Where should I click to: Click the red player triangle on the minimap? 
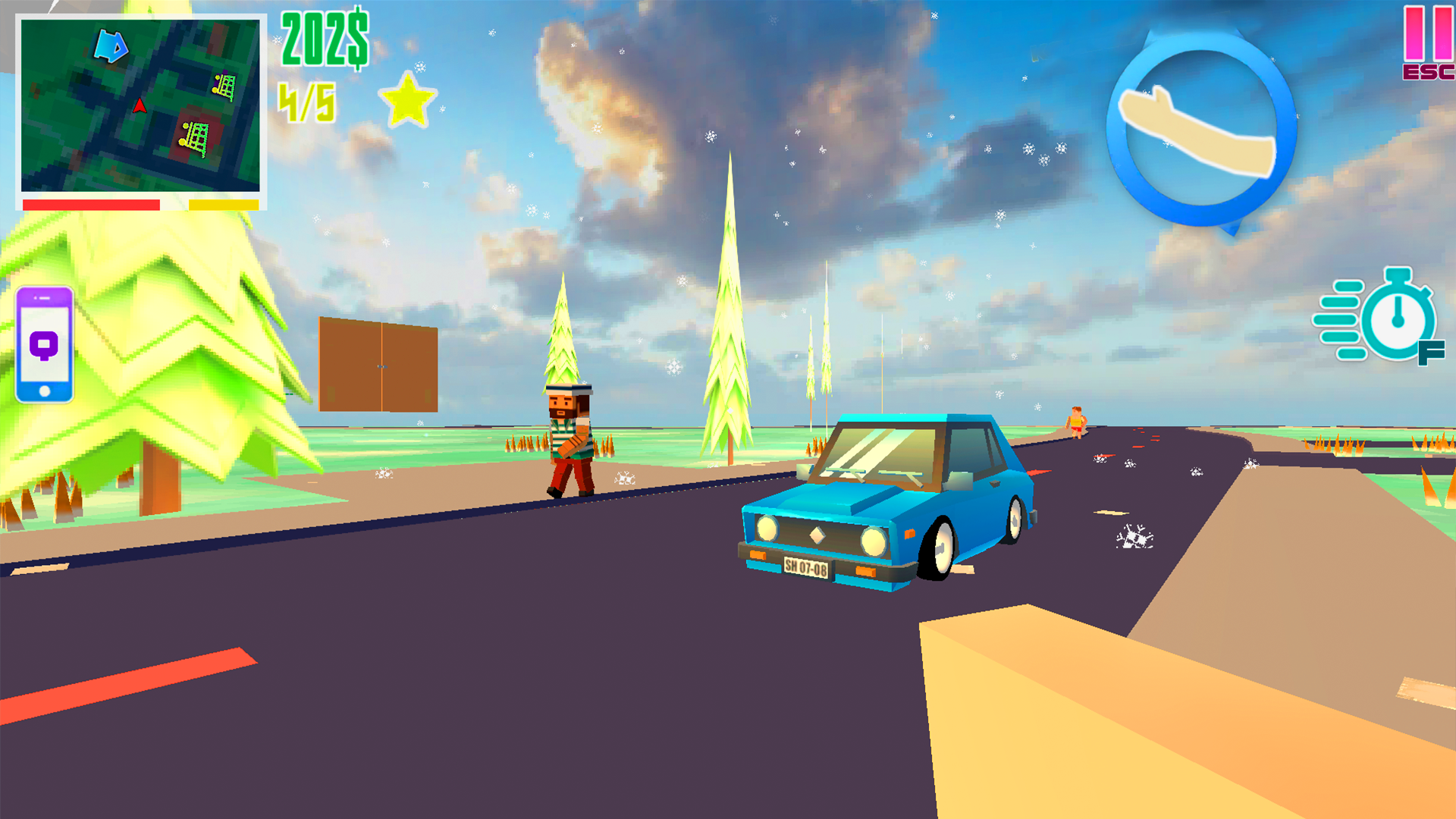[139, 106]
